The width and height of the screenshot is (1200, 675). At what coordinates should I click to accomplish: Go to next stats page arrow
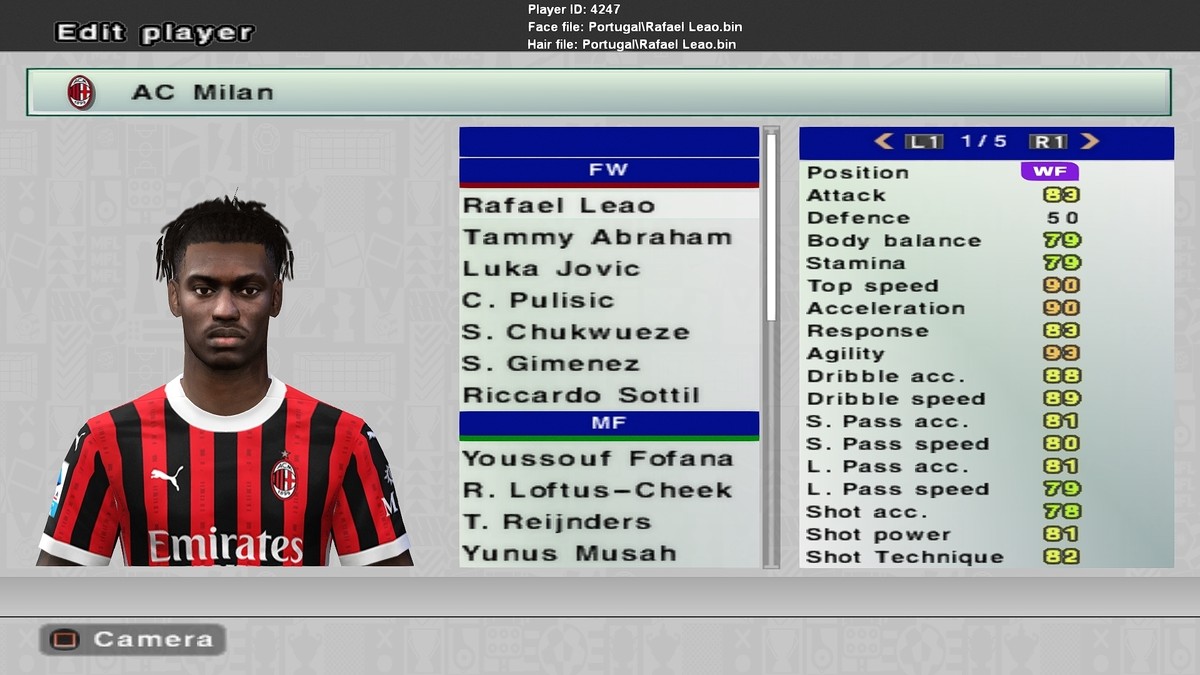click(1090, 142)
